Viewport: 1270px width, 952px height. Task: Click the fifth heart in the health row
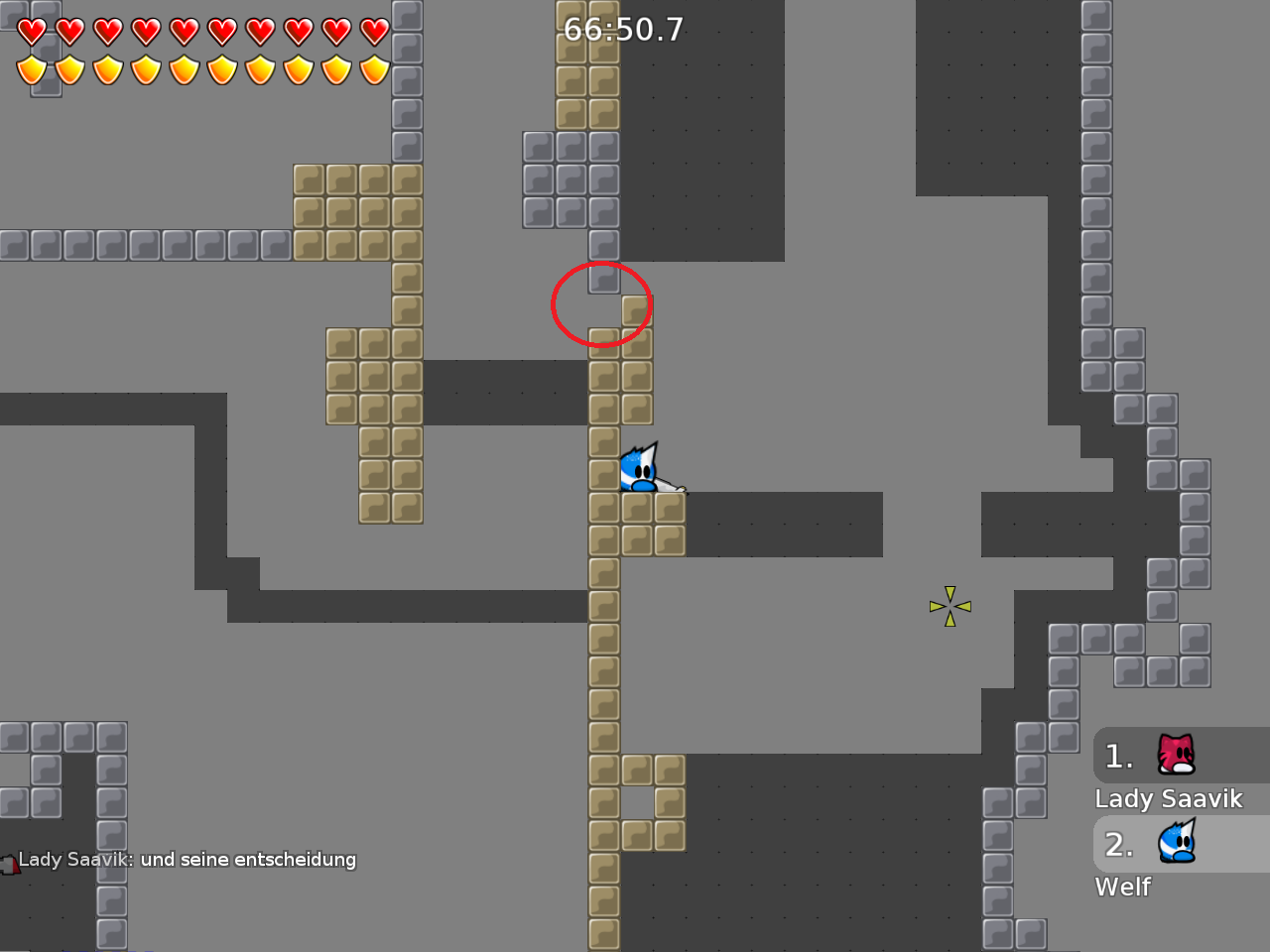click(183, 31)
